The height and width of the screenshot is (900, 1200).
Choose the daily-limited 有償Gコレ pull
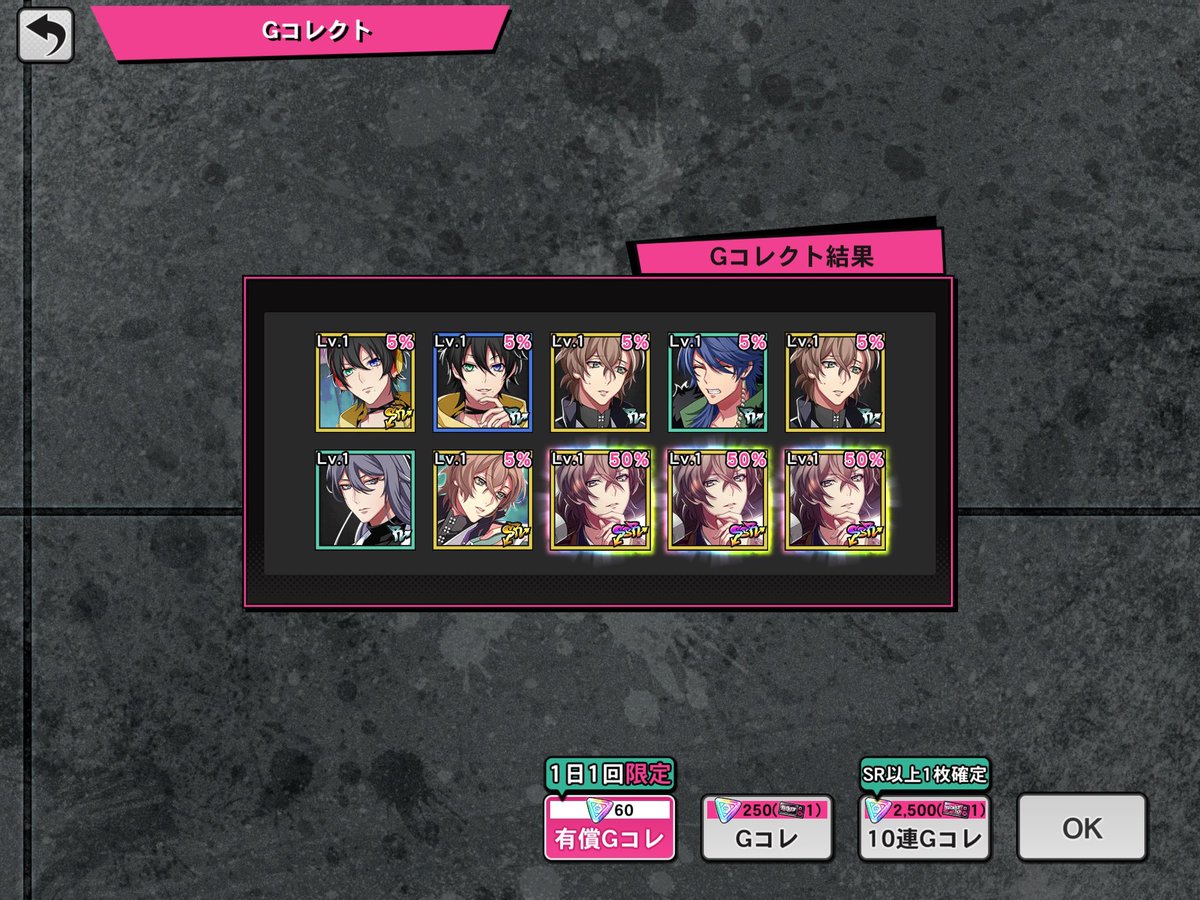610,827
